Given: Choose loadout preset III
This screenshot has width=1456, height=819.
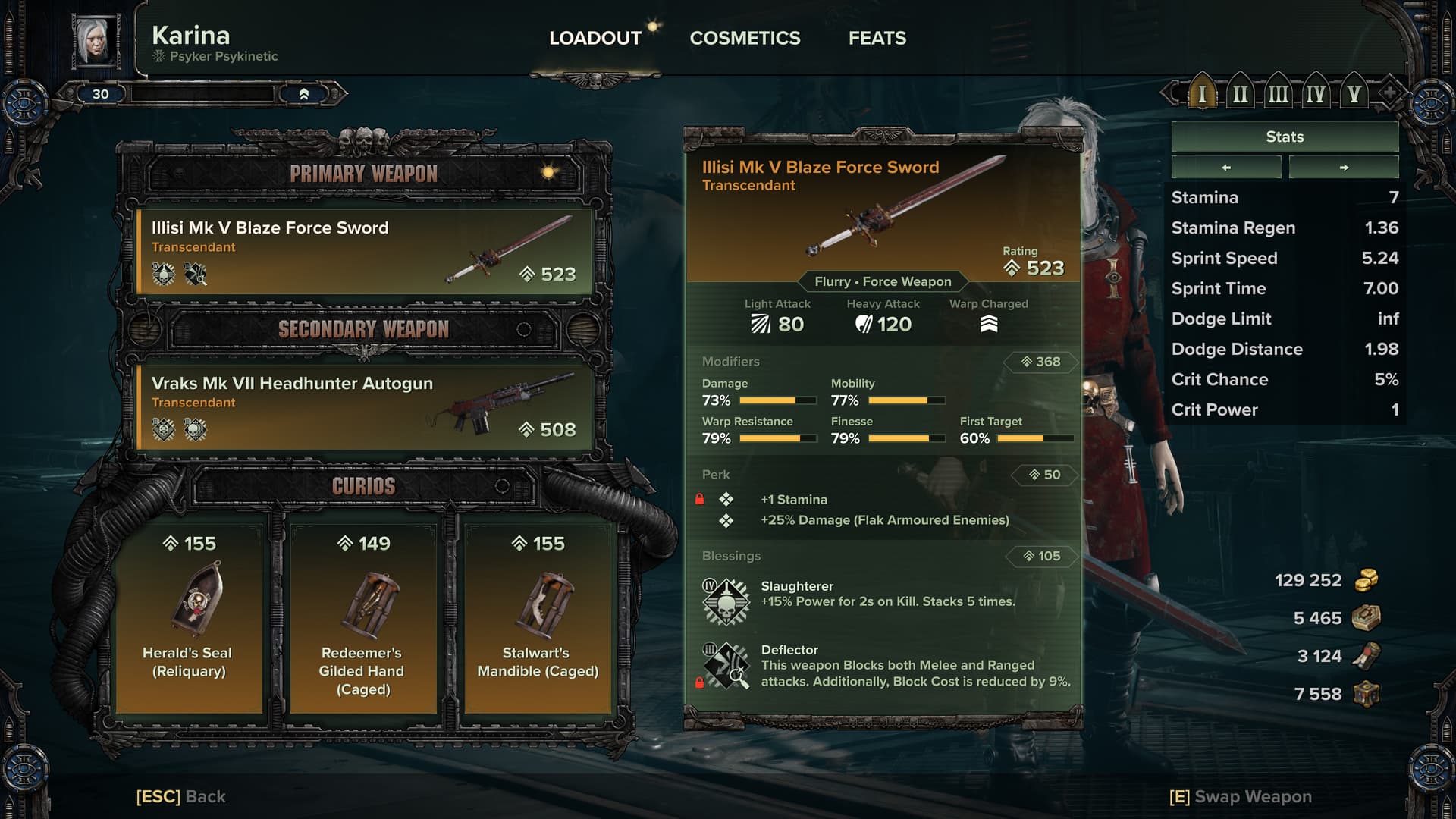Looking at the screenshot, I should (1278, 94).
